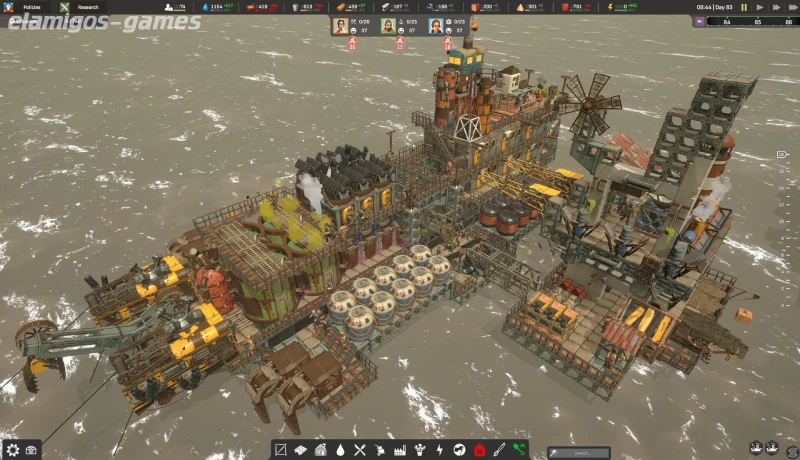The image size is (800, 460).
Task: Open the lightning bolt power category
Action: (x=440, y=450)
